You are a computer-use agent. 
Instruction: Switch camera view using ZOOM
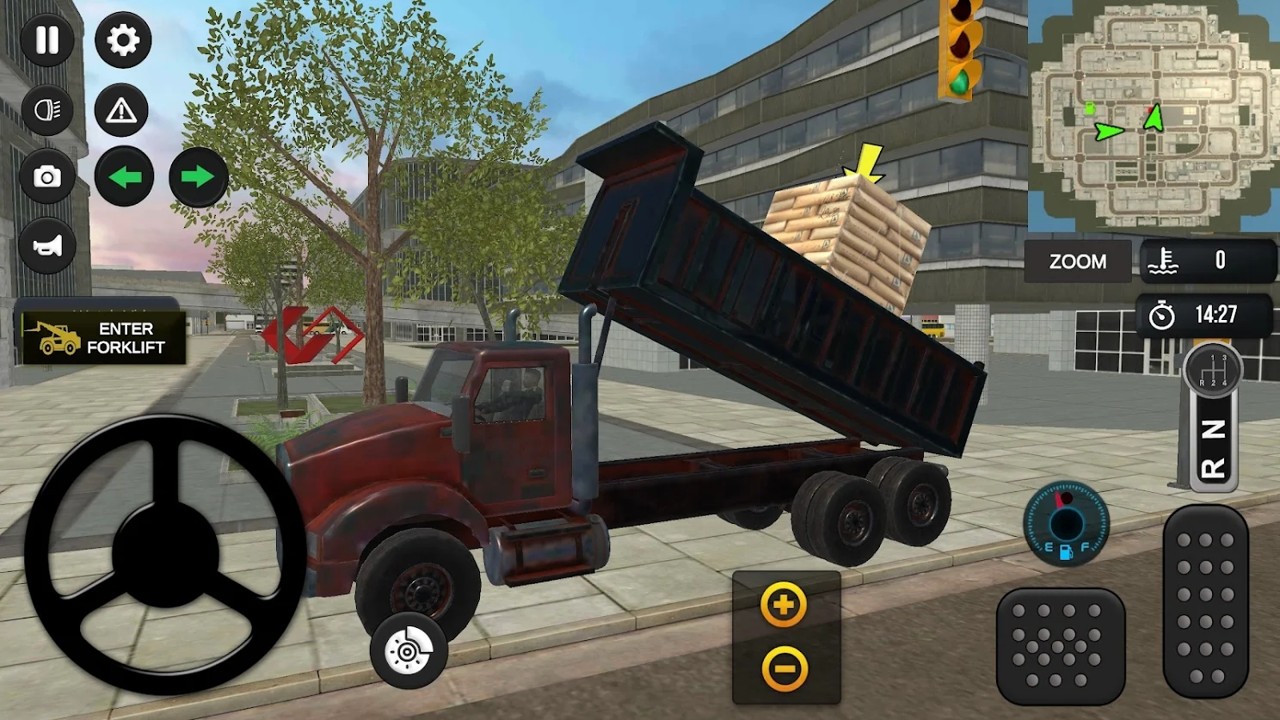1077,261
